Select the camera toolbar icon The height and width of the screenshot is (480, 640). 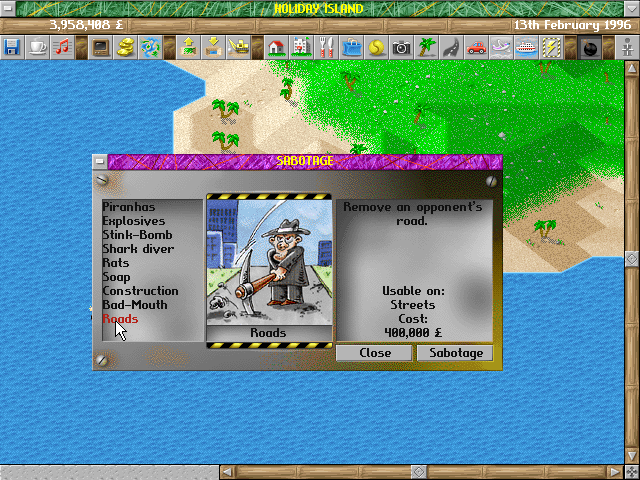tap(402, 46)
